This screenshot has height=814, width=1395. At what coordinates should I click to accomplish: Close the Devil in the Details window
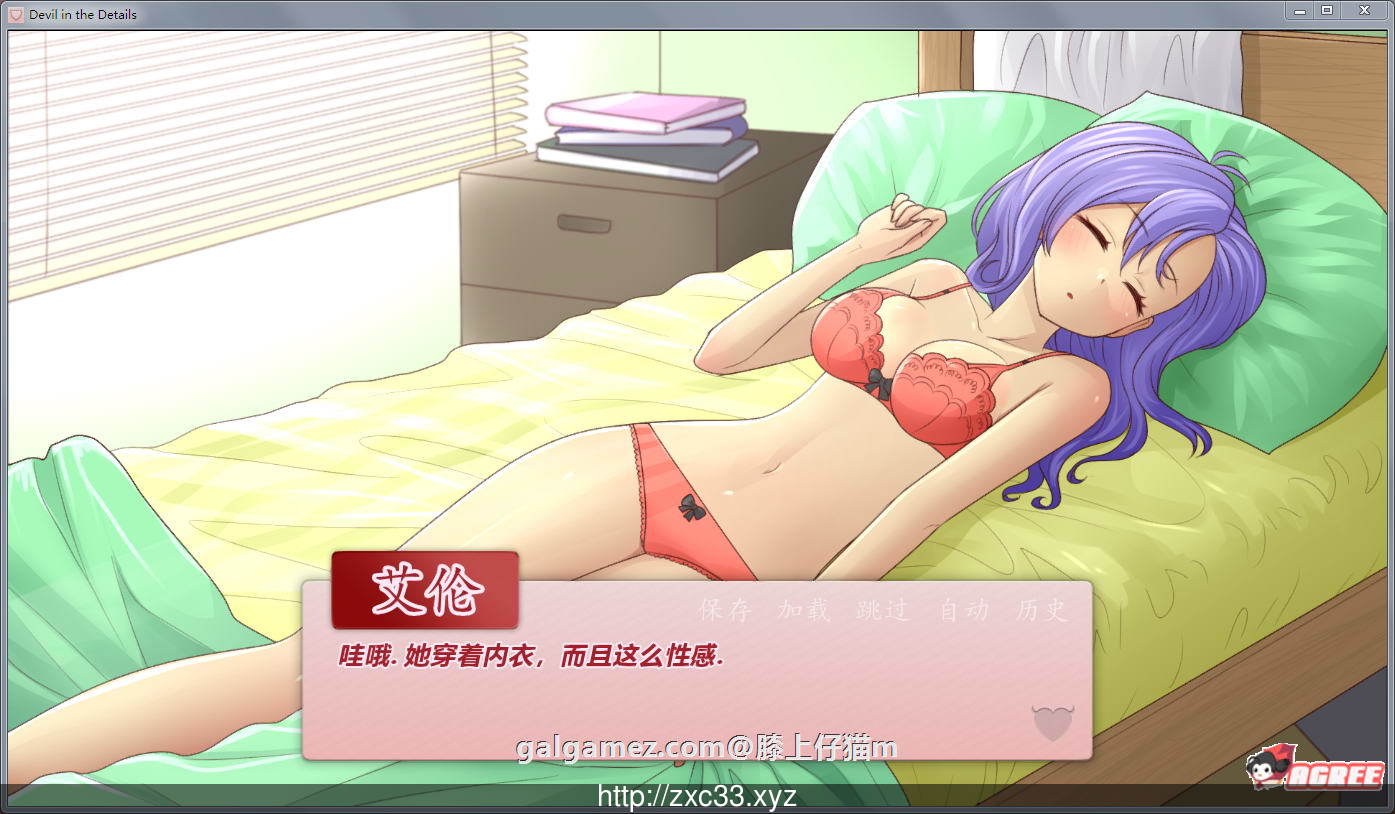(x=1364, y=10)
